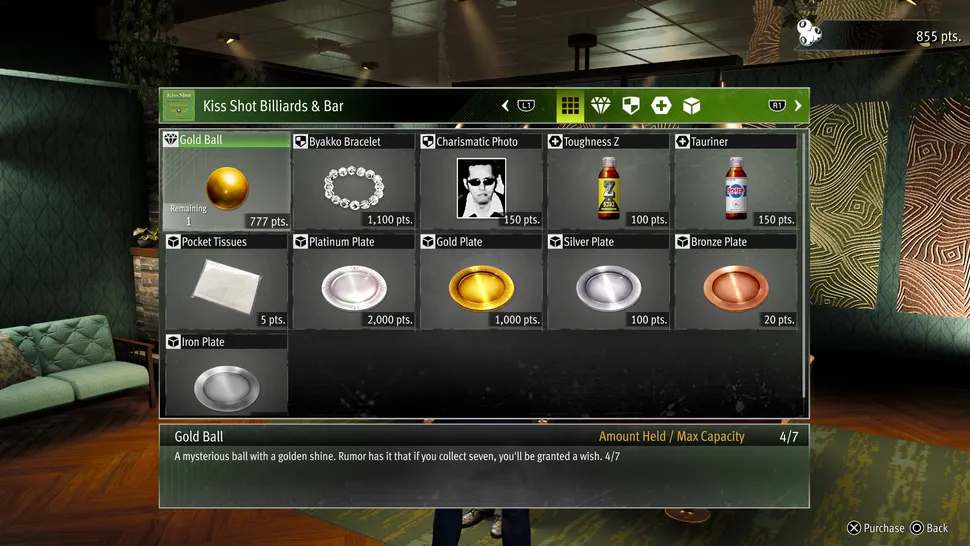Screen dimensions: 970x546
Task: Switch to the plus-sign recovery items tab
Action: tap(661, 106)
